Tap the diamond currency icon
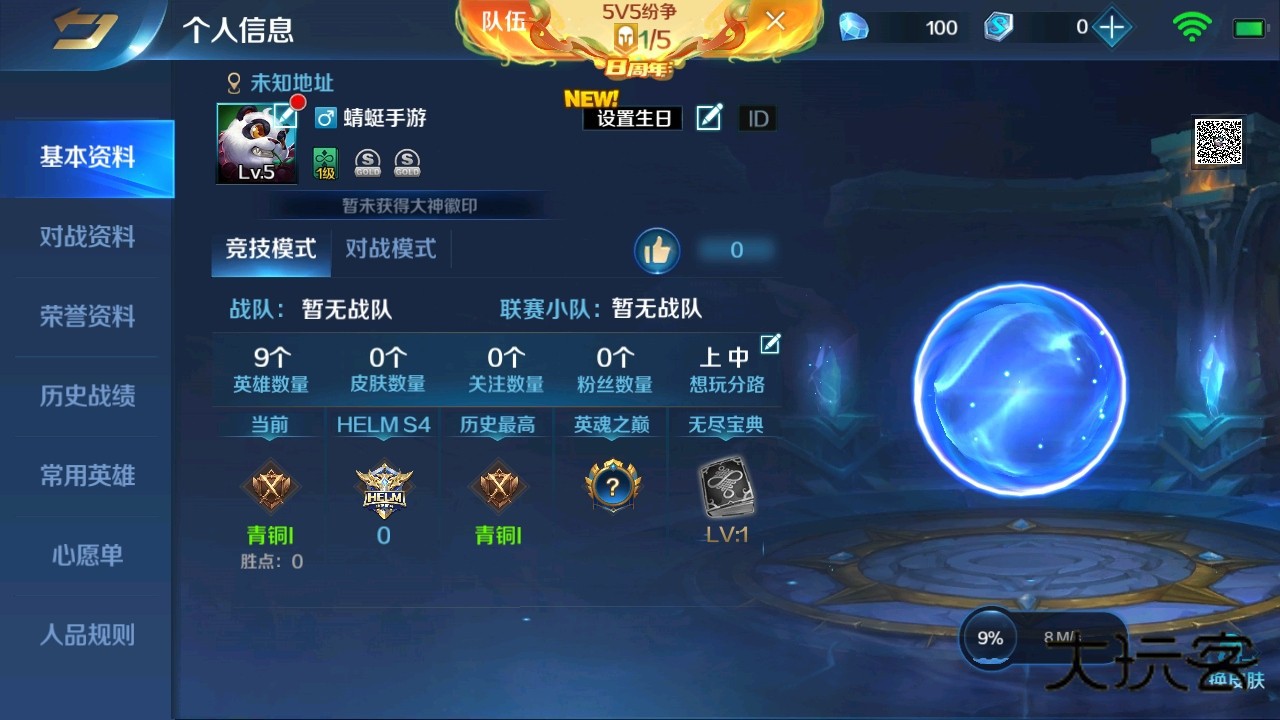Screen dimensions: 1280x720 pos(855,27)
